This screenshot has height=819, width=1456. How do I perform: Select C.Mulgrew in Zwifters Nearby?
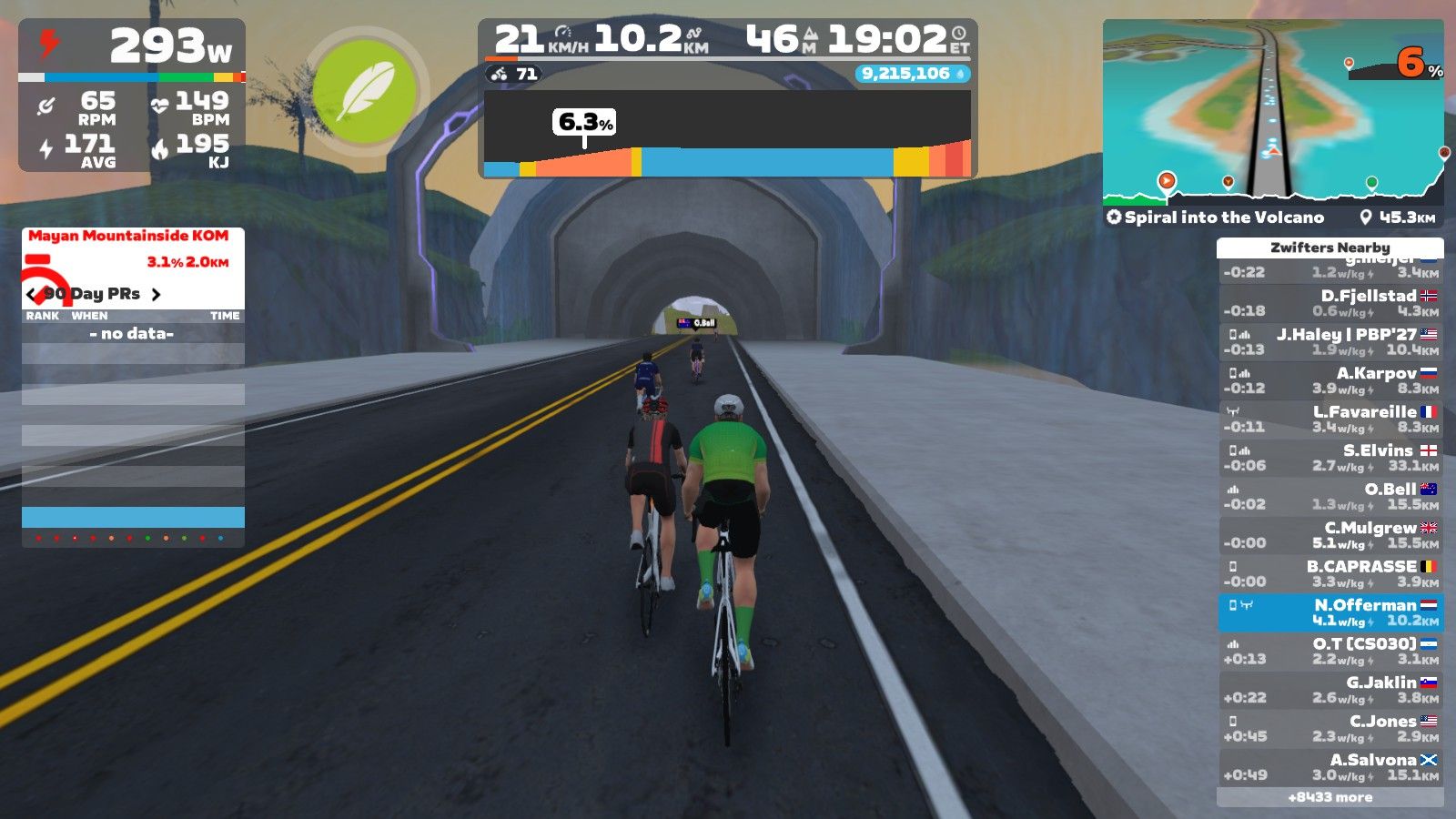(x=1330, y=535)
